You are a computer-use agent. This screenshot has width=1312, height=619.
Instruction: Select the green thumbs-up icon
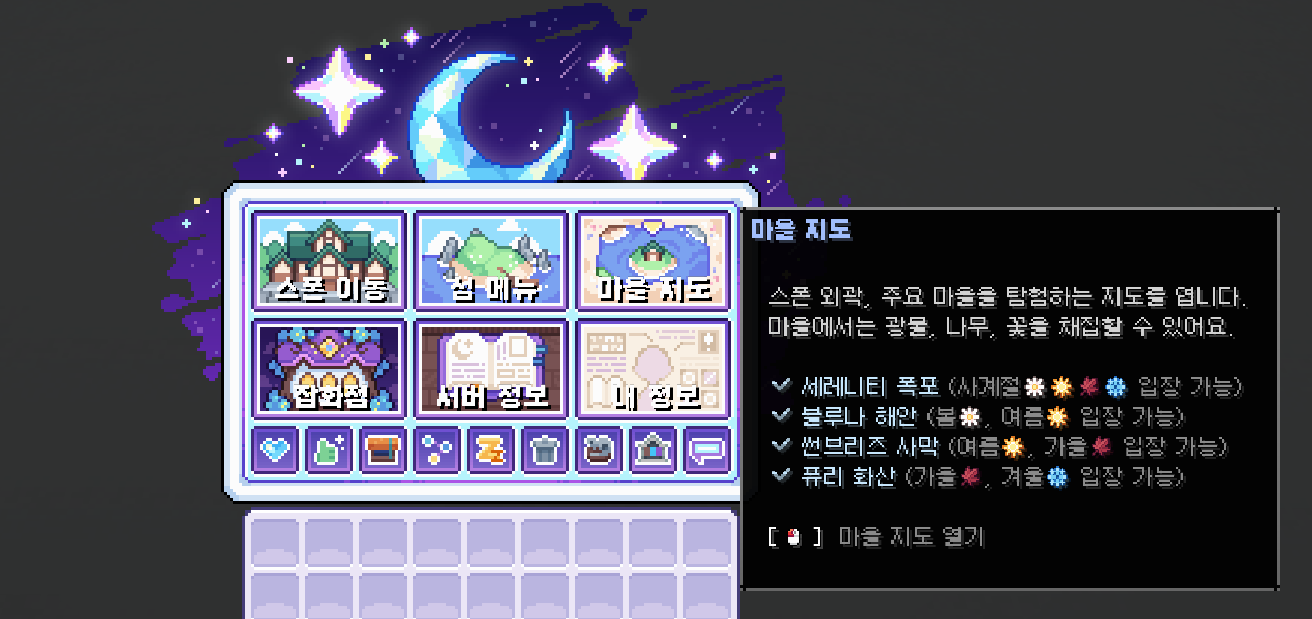(329, 450)
